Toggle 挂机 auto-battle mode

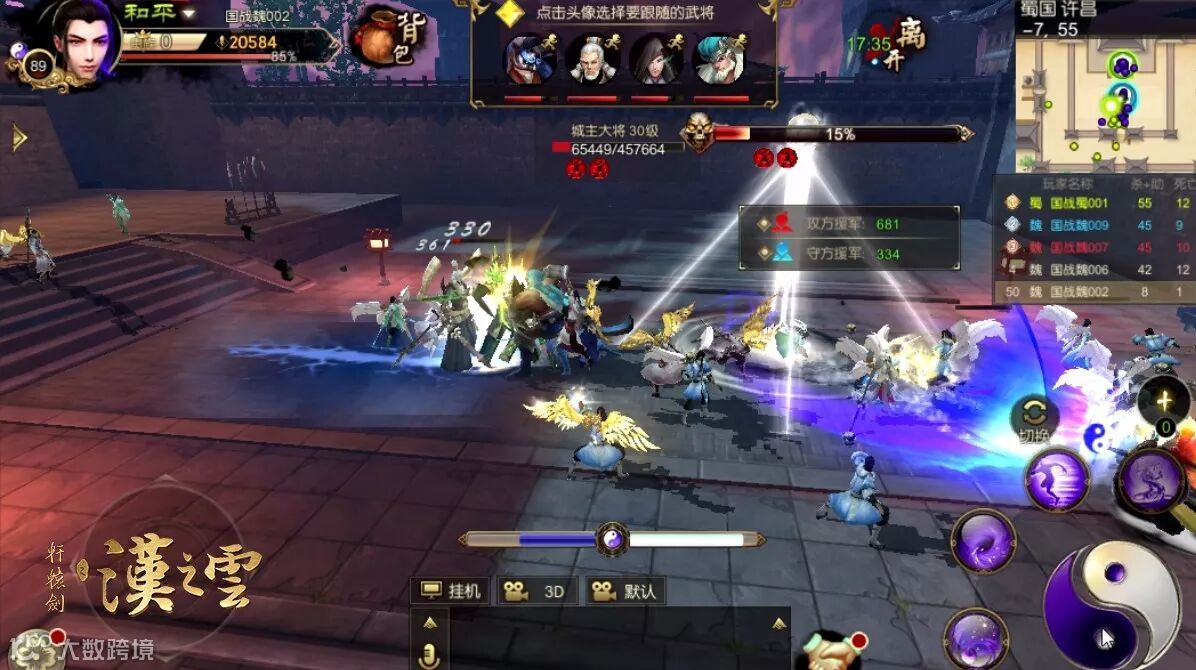click(452, 591)
